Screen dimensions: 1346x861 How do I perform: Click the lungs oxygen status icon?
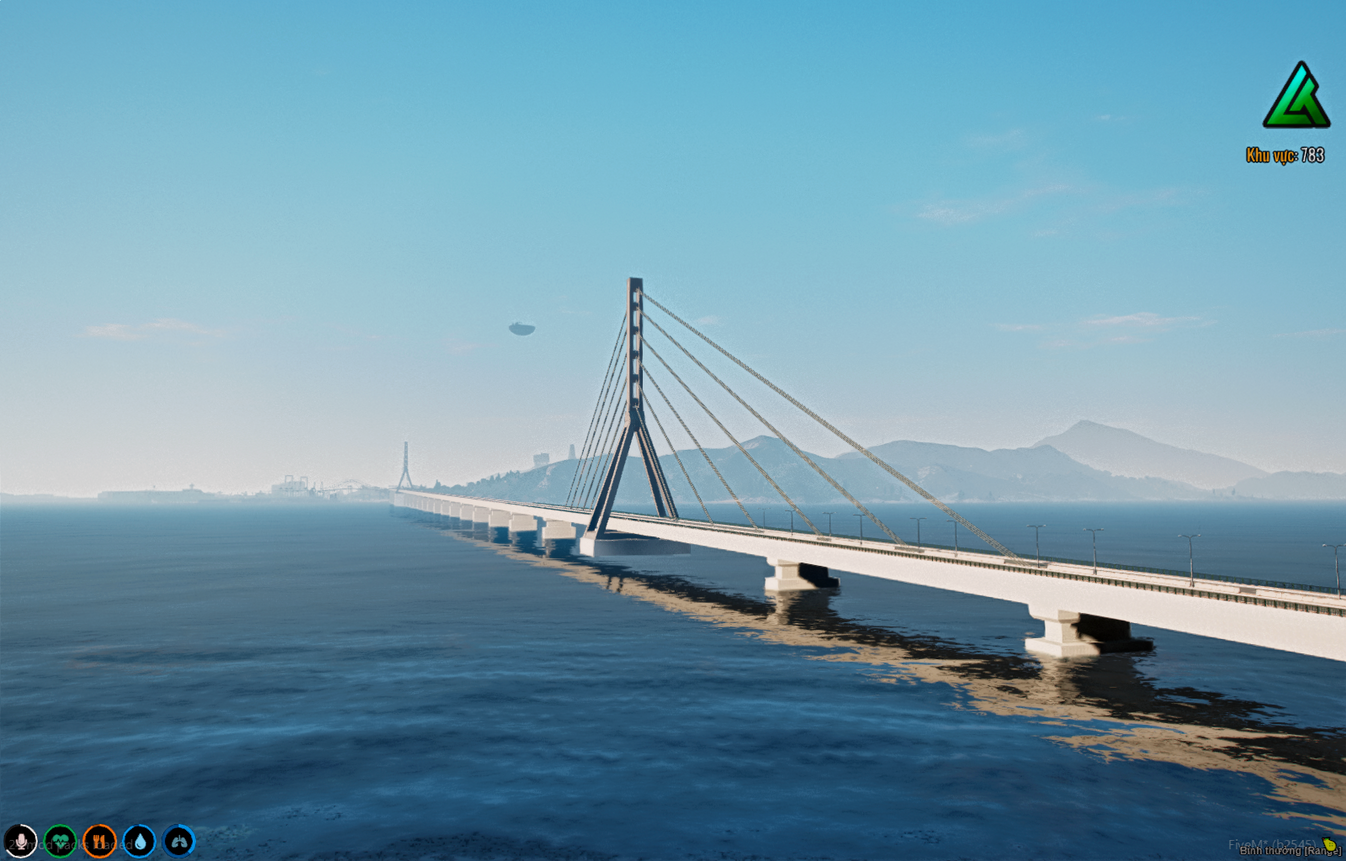point(178,841)
